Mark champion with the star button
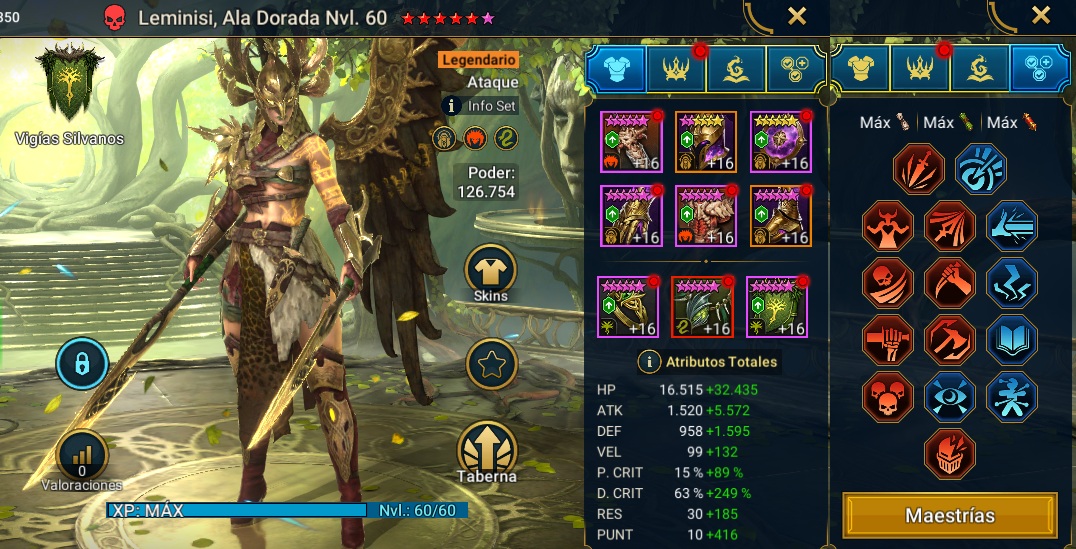The width and height of the screenshot is (1076, 549). (x=491, y=365)
